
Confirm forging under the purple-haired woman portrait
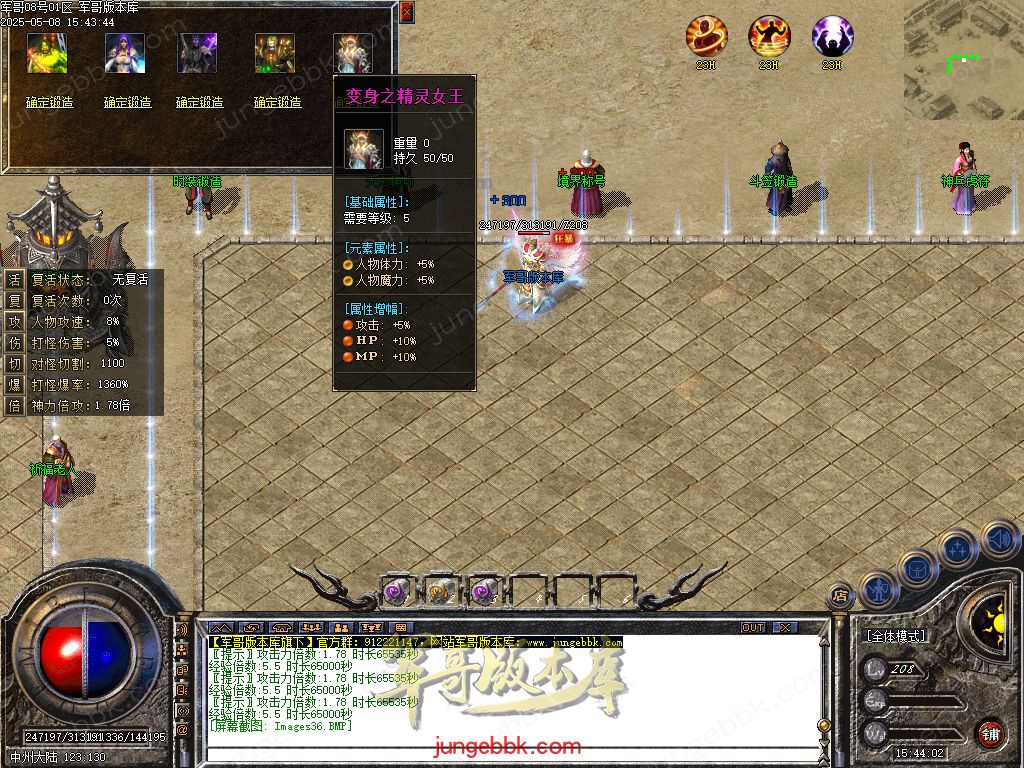click(x=127, y=102)
